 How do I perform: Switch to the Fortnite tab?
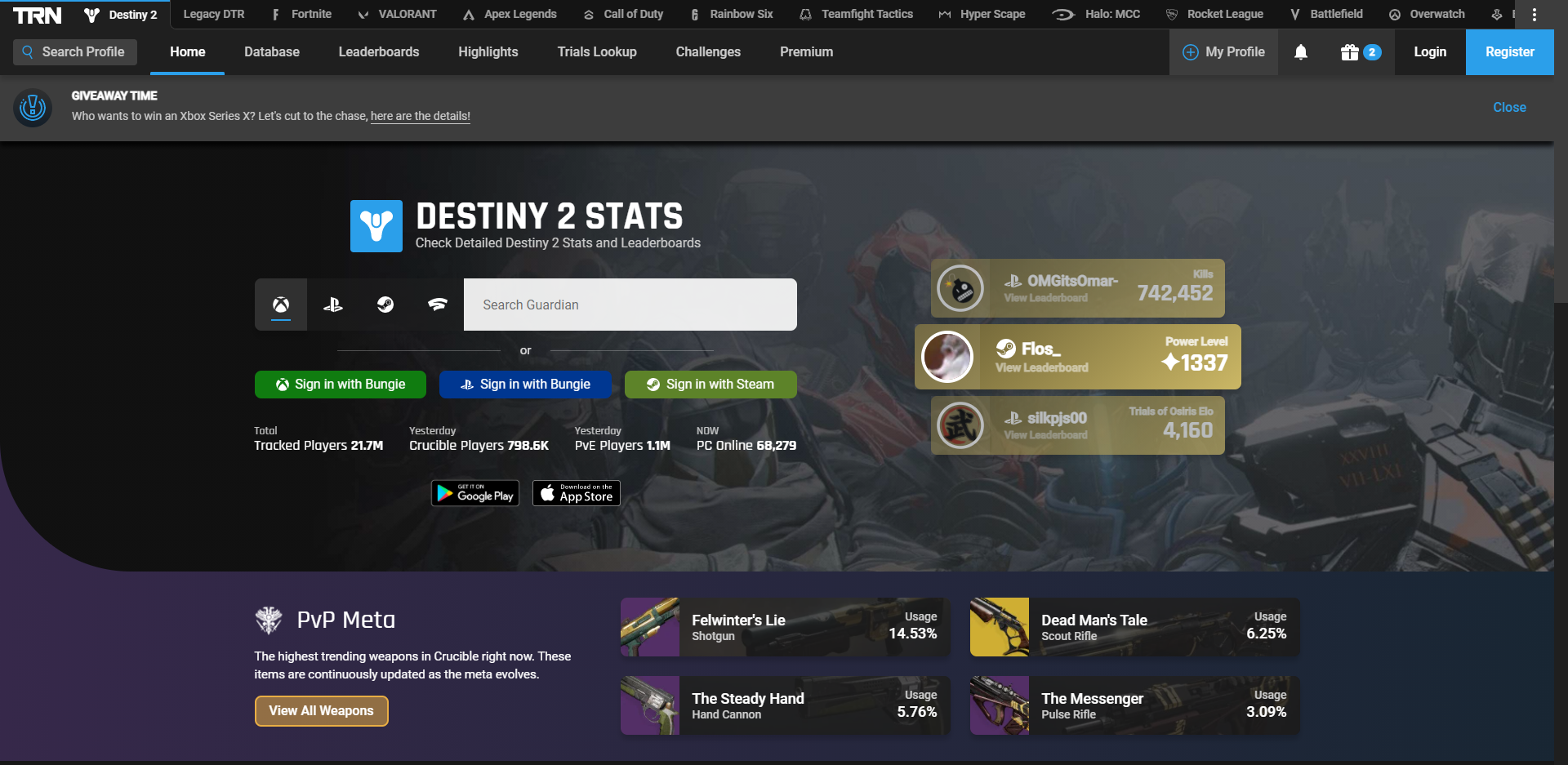(301, 14)
